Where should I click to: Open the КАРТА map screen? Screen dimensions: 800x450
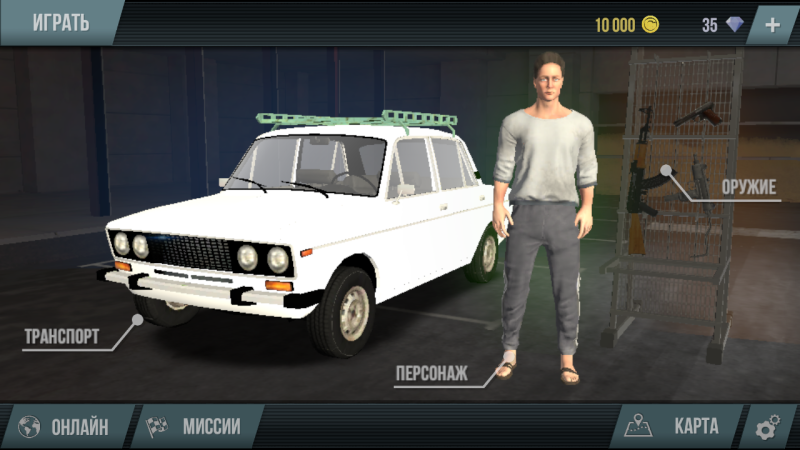click(x=676, y=427)
